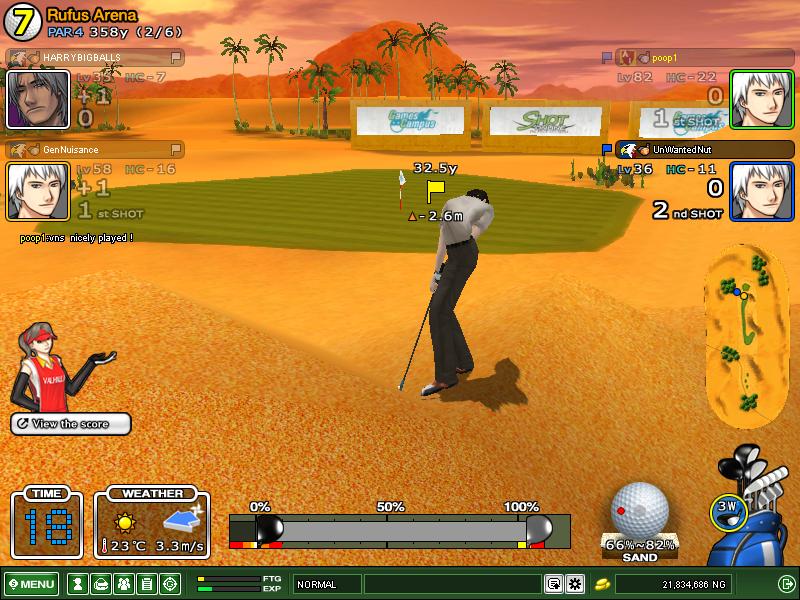Open the crosshair target icon in toolbar
The image size is (800, 600).
tap(169, 584)
